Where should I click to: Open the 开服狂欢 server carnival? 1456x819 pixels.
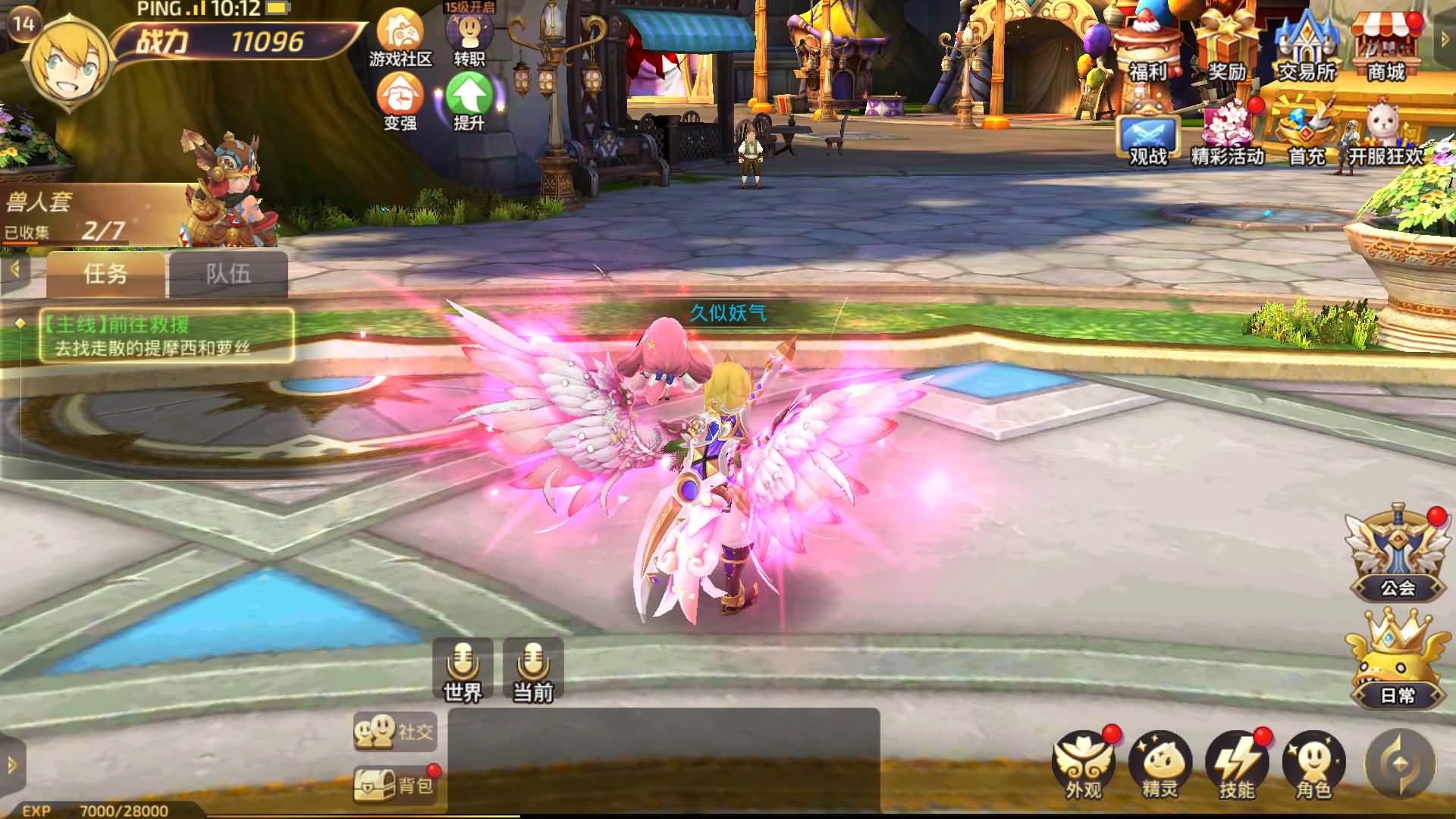pos(1385,136)
